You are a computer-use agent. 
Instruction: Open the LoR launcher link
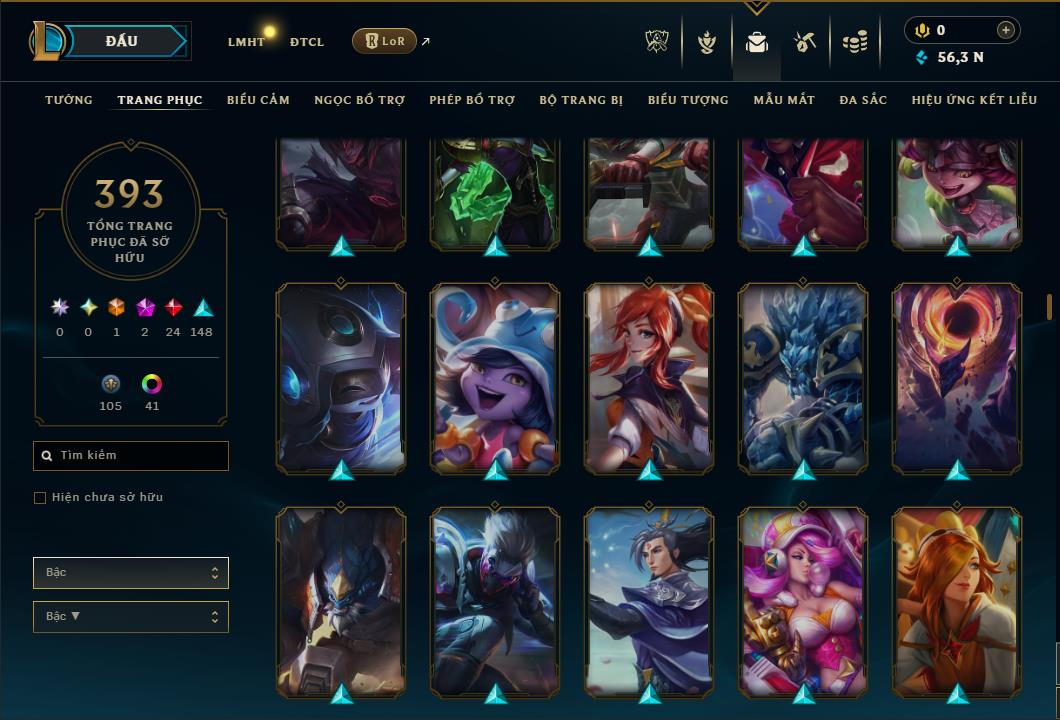coord(384,41)
